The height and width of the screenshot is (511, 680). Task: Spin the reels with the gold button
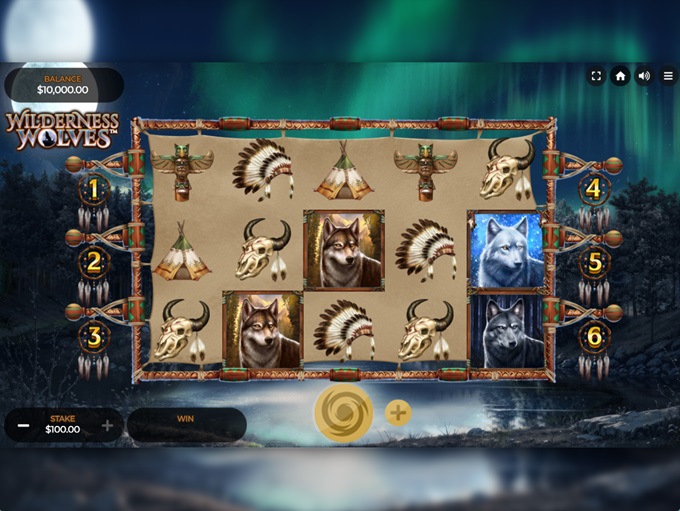[x=343, y=413]
